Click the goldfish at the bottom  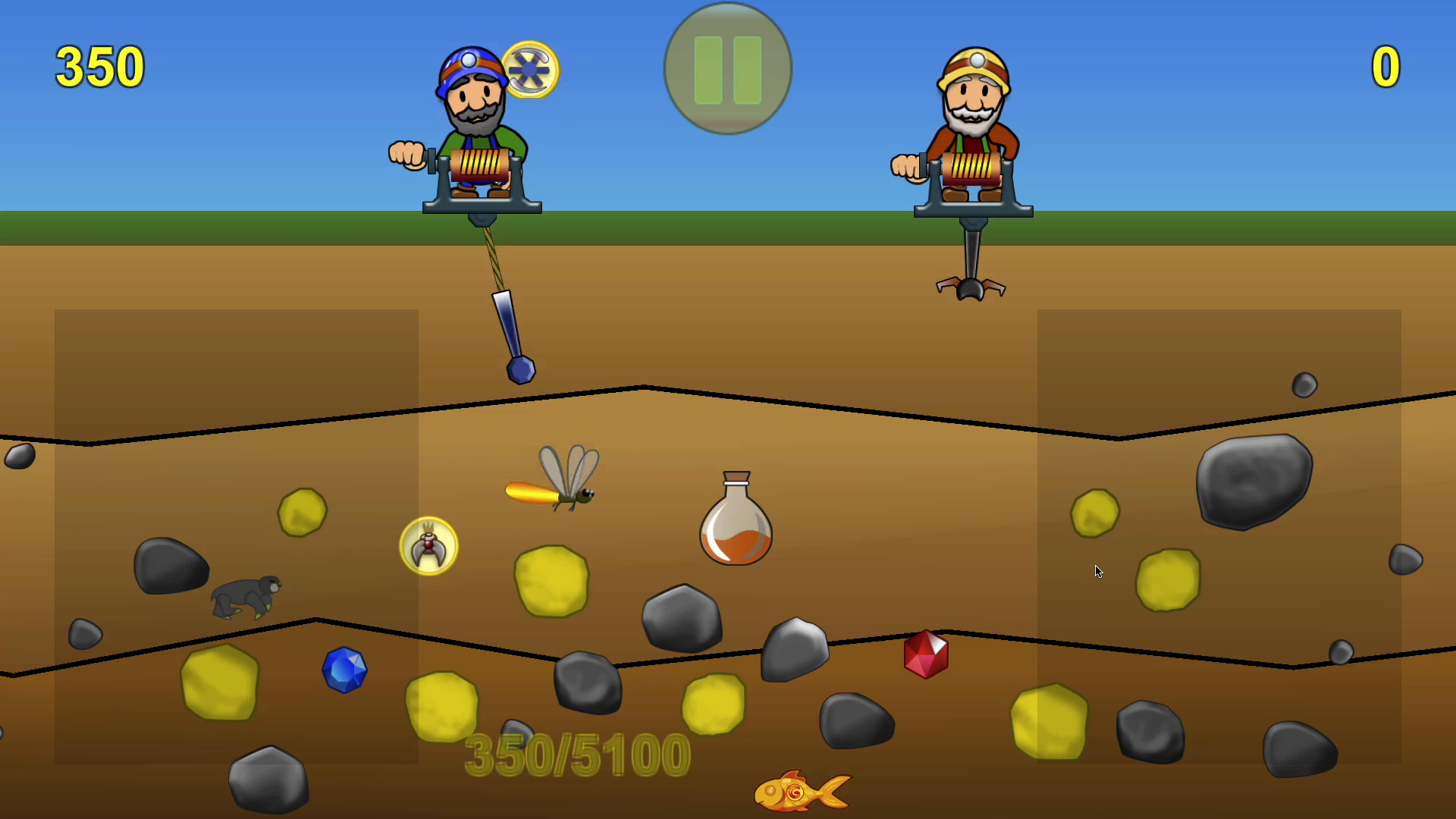pyautogui.click(x=800, y=789)
